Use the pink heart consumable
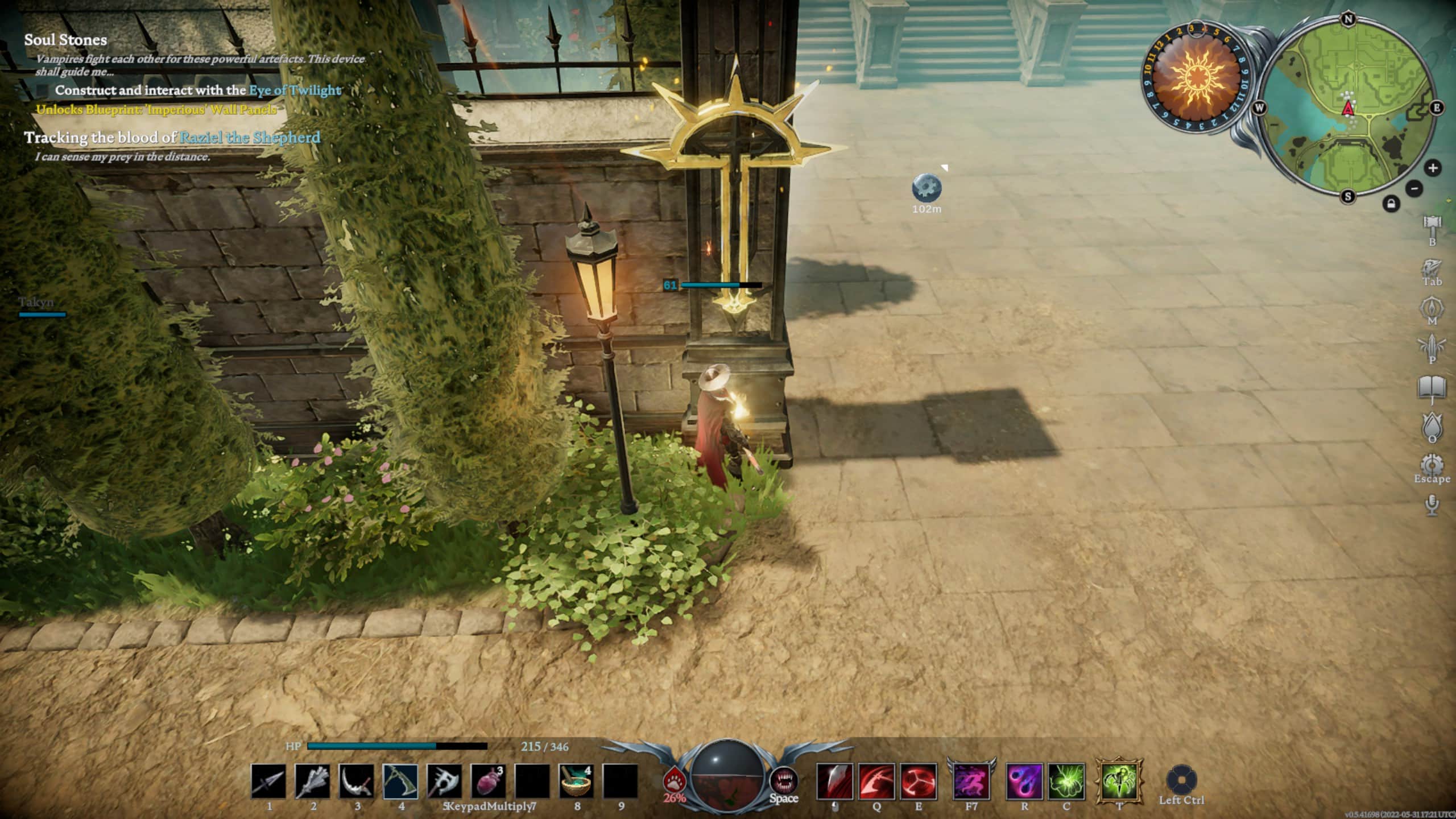Viewport: 1456px width, 819px height. [488, 781]
